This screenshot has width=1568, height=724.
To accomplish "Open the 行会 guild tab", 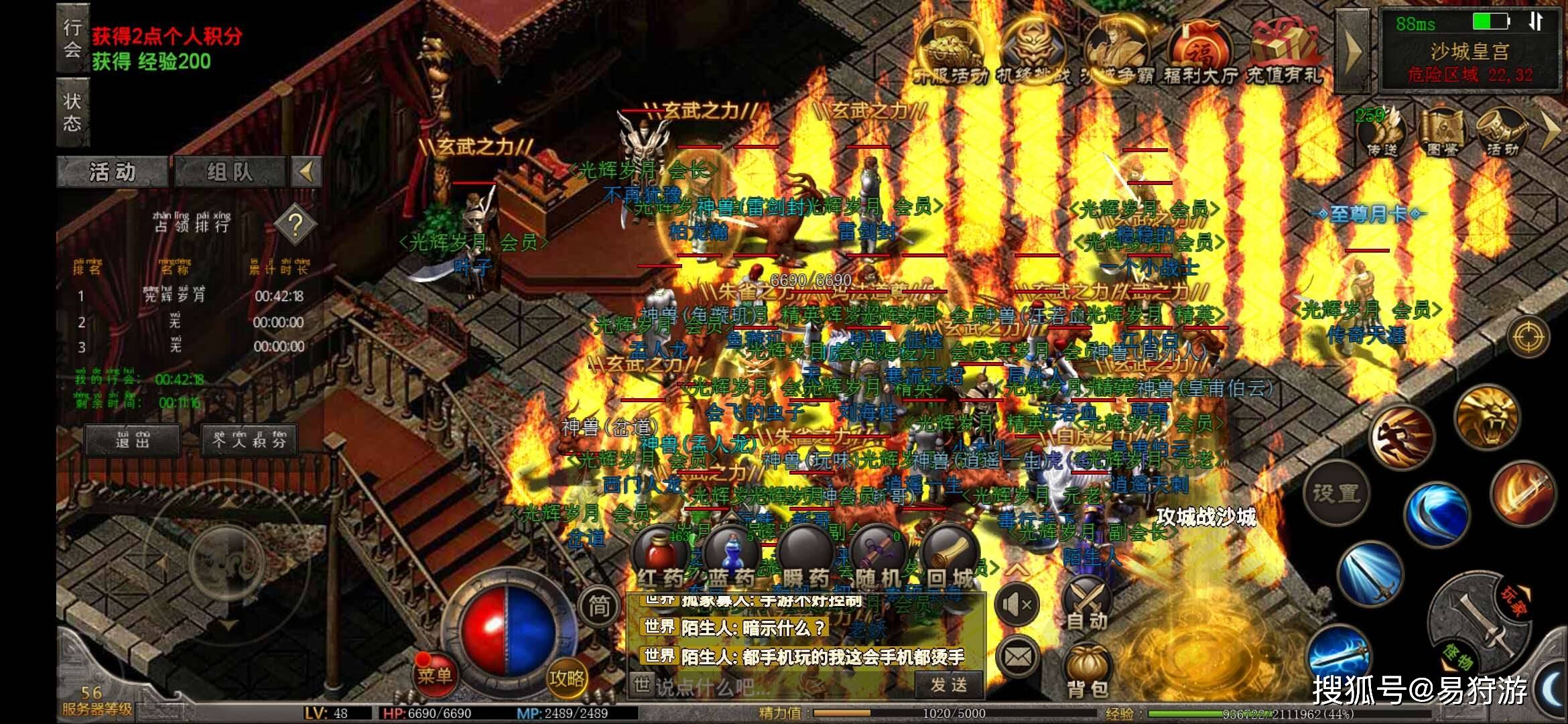I will (x=72, y=38).
